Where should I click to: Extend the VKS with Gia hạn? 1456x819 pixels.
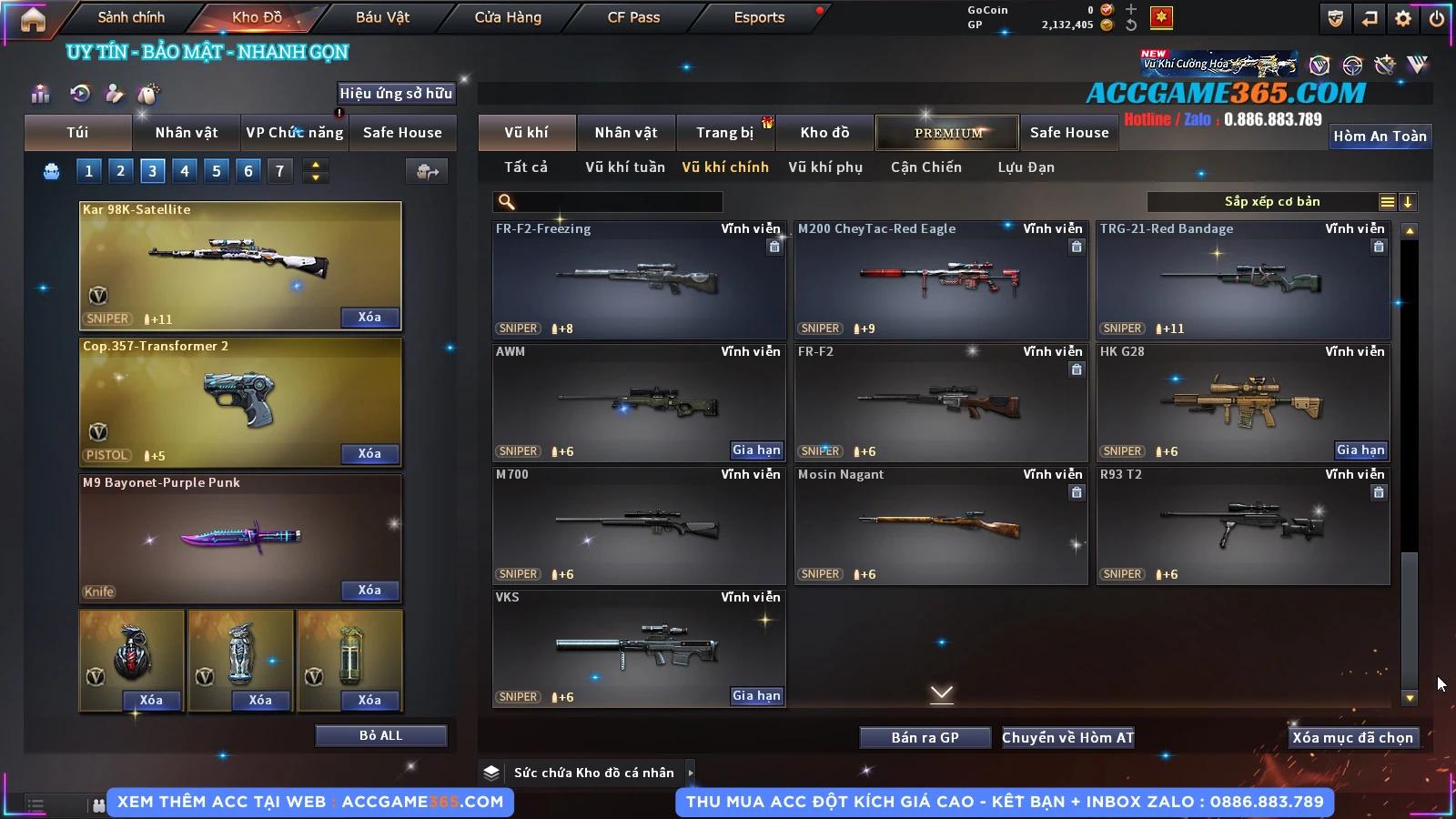756,696
